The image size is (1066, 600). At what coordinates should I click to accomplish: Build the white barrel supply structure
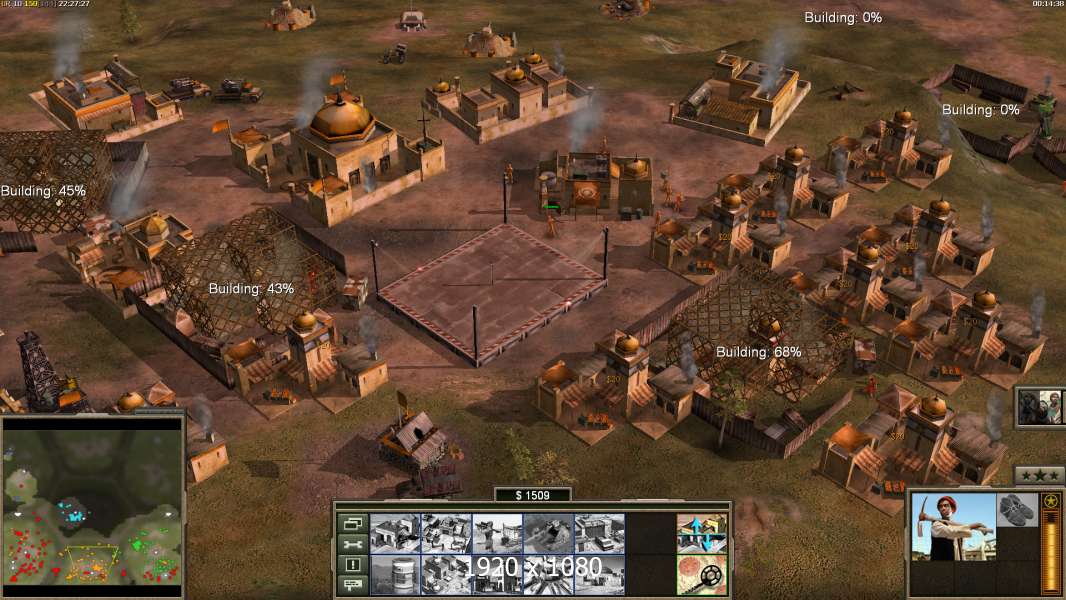coord(395,574)
